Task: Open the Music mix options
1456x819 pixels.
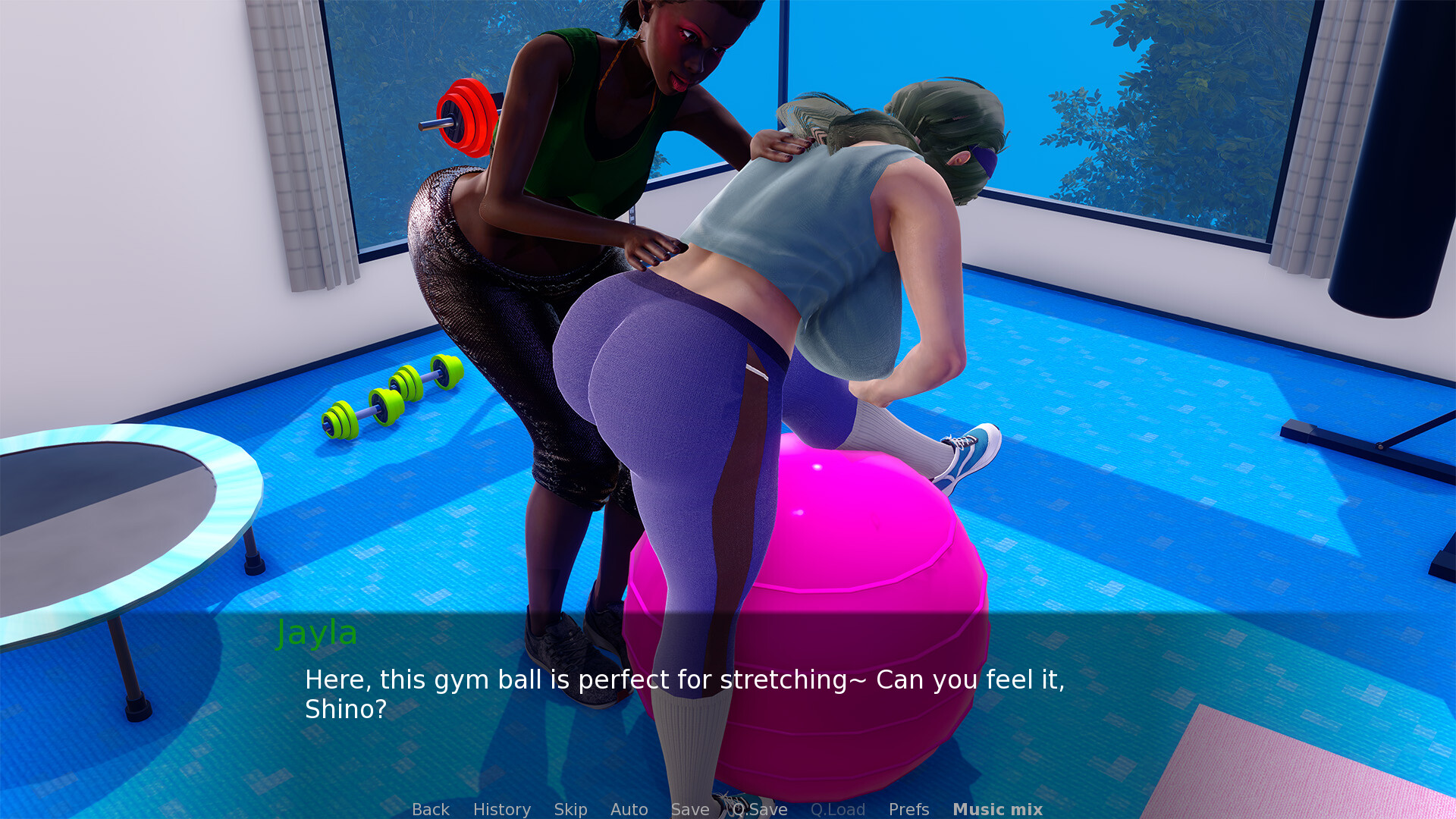Action: pos(997,809)
